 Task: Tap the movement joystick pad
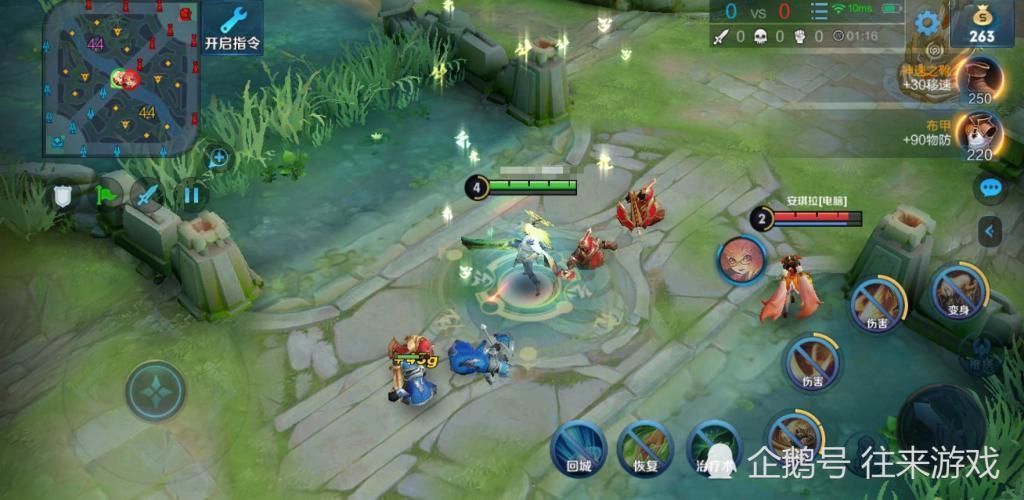pyautogui.click(x=155, y=390)
